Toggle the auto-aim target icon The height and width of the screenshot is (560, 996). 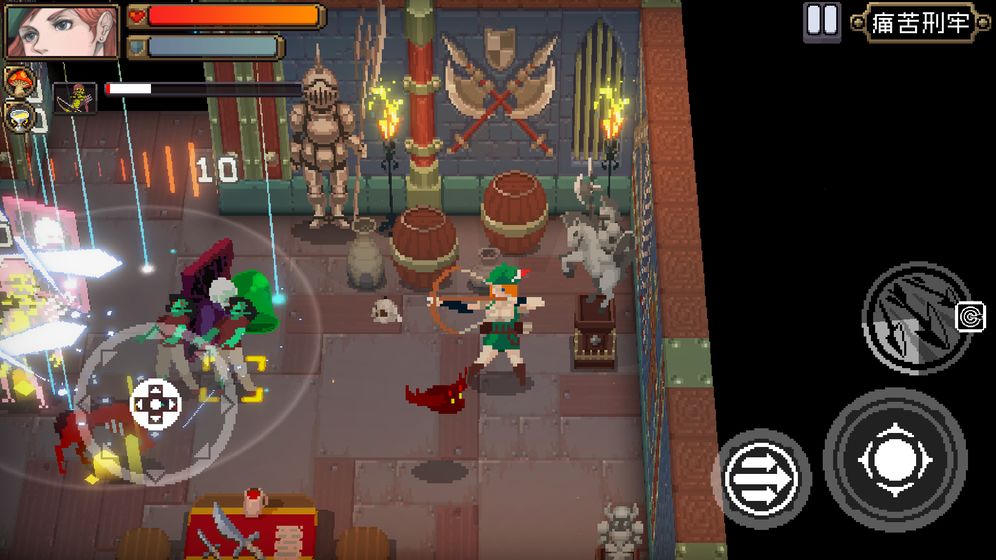(x=970, y=317)
